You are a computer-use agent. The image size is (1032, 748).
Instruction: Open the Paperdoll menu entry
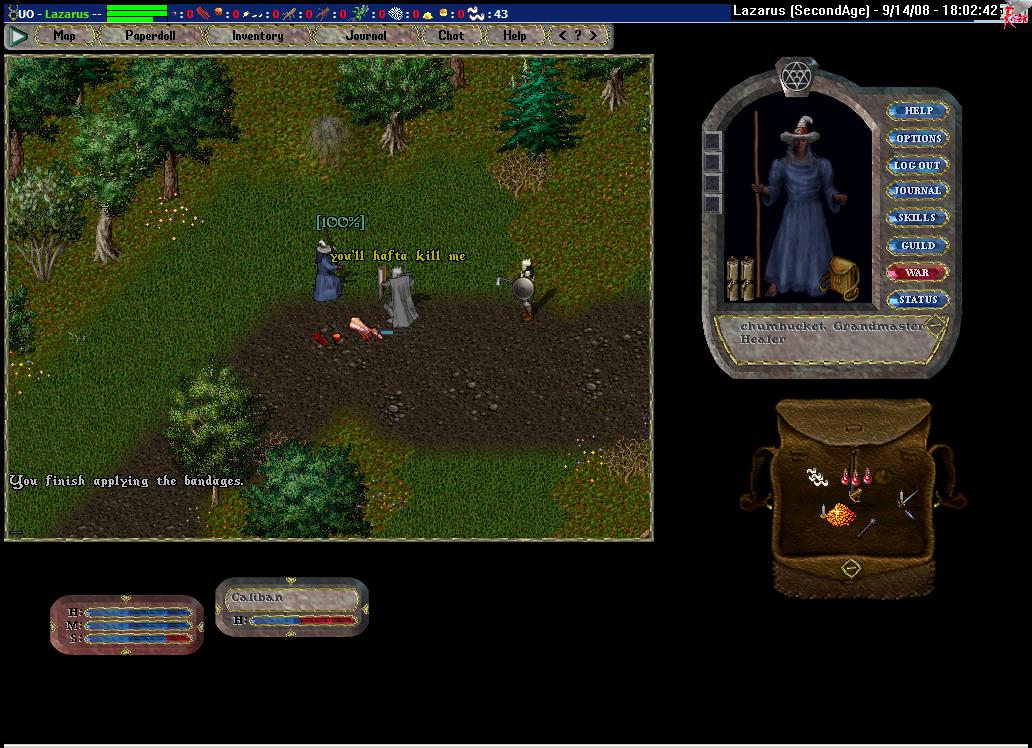point(150,36)
